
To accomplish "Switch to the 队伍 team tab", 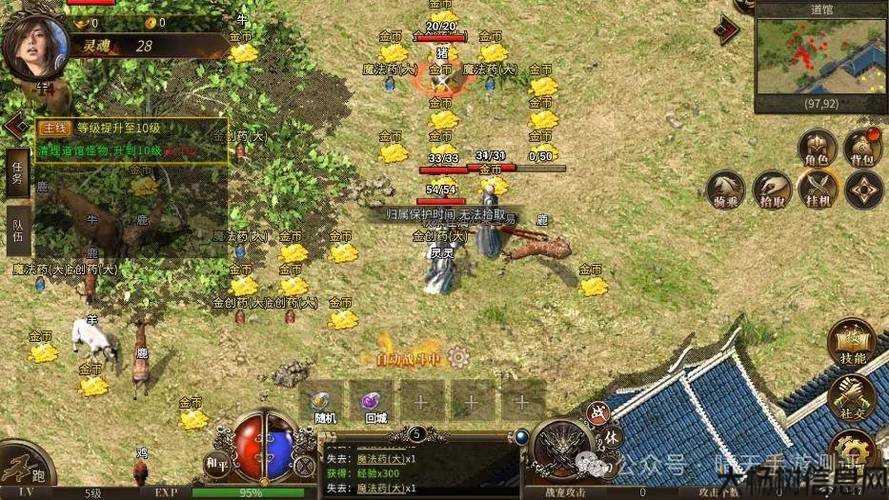I will [x=17, y=230].
